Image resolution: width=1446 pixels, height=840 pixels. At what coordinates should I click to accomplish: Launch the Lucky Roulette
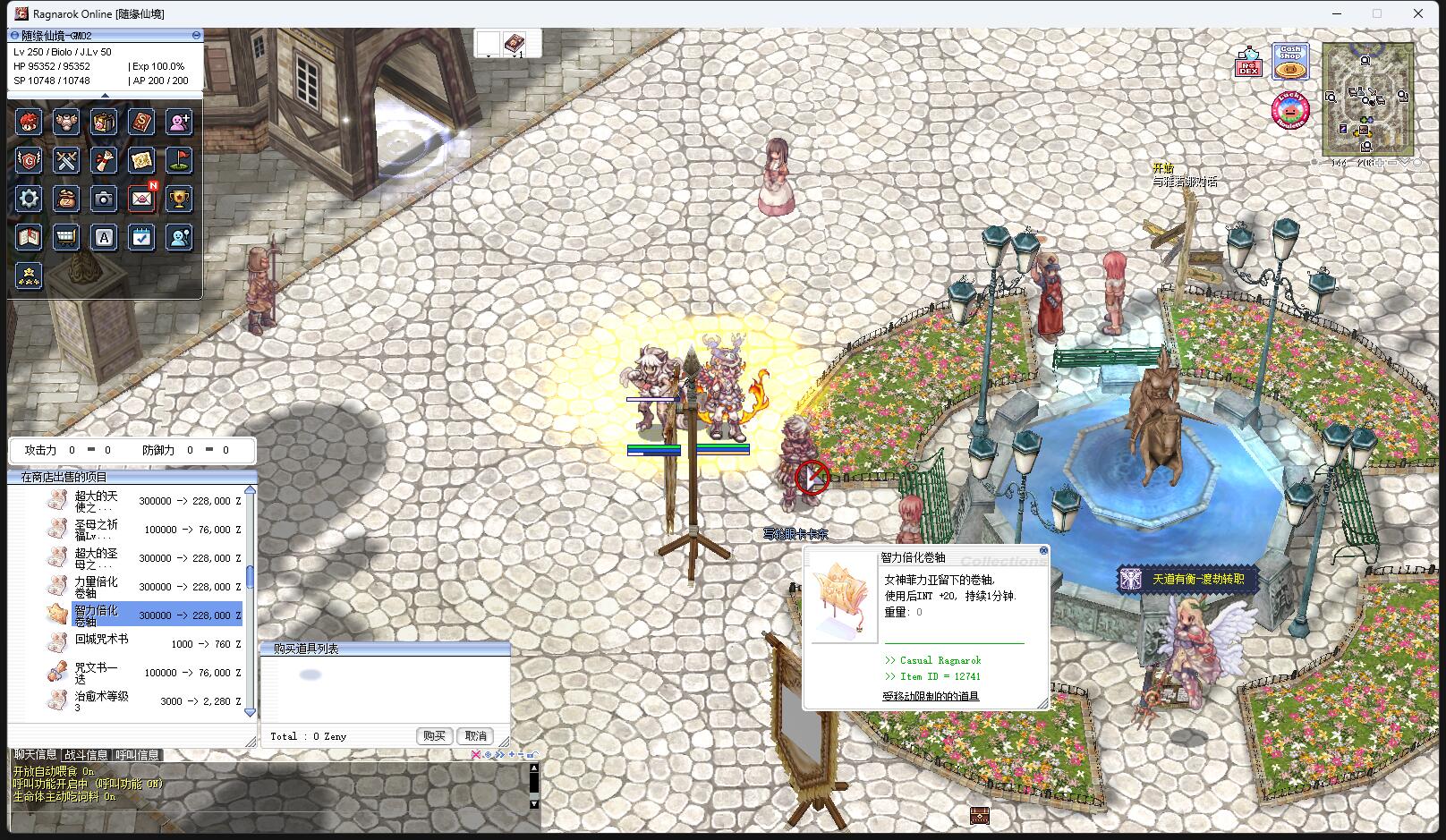1289,111
